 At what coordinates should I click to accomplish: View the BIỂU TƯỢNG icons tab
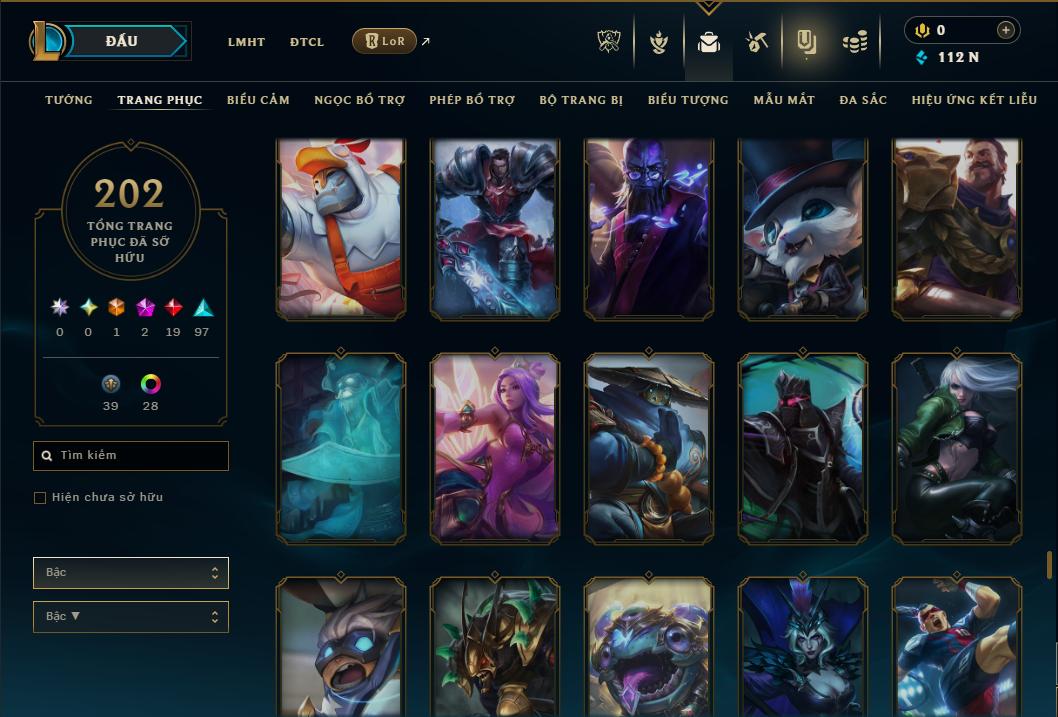688,100
